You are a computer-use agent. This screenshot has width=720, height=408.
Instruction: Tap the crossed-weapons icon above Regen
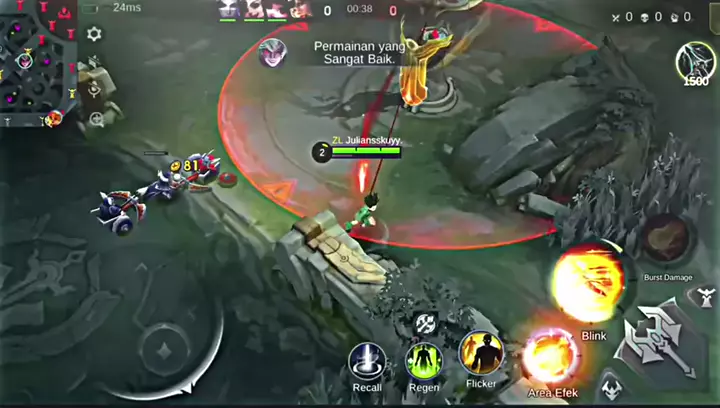pos(424,322)
